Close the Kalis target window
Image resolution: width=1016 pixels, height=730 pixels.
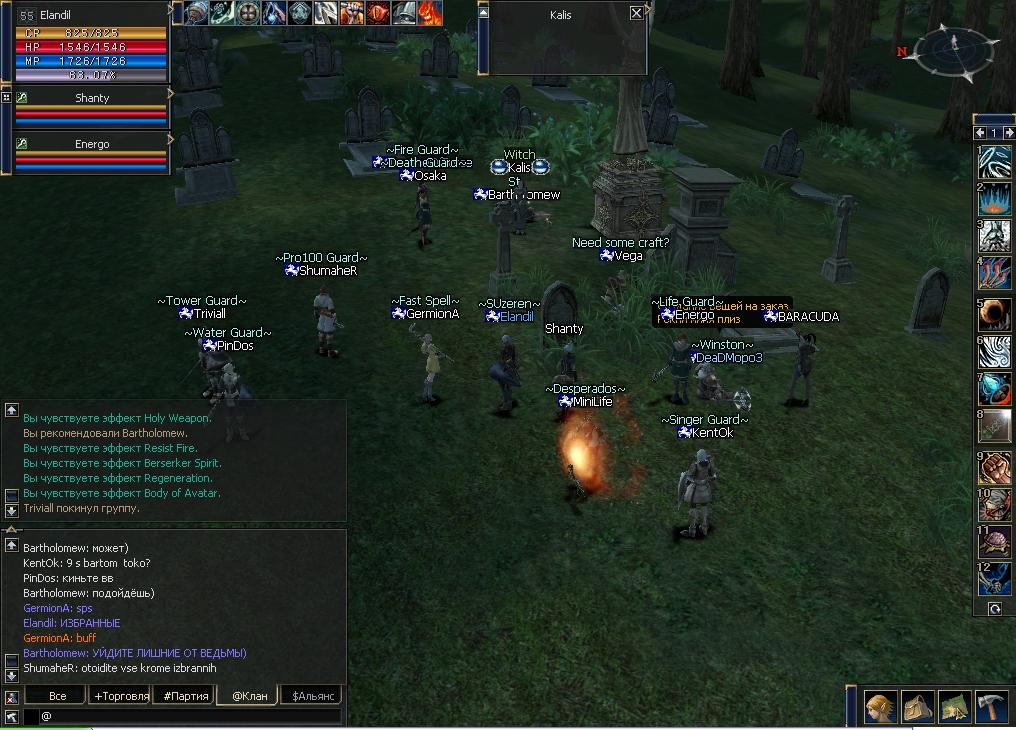(637, 13)
